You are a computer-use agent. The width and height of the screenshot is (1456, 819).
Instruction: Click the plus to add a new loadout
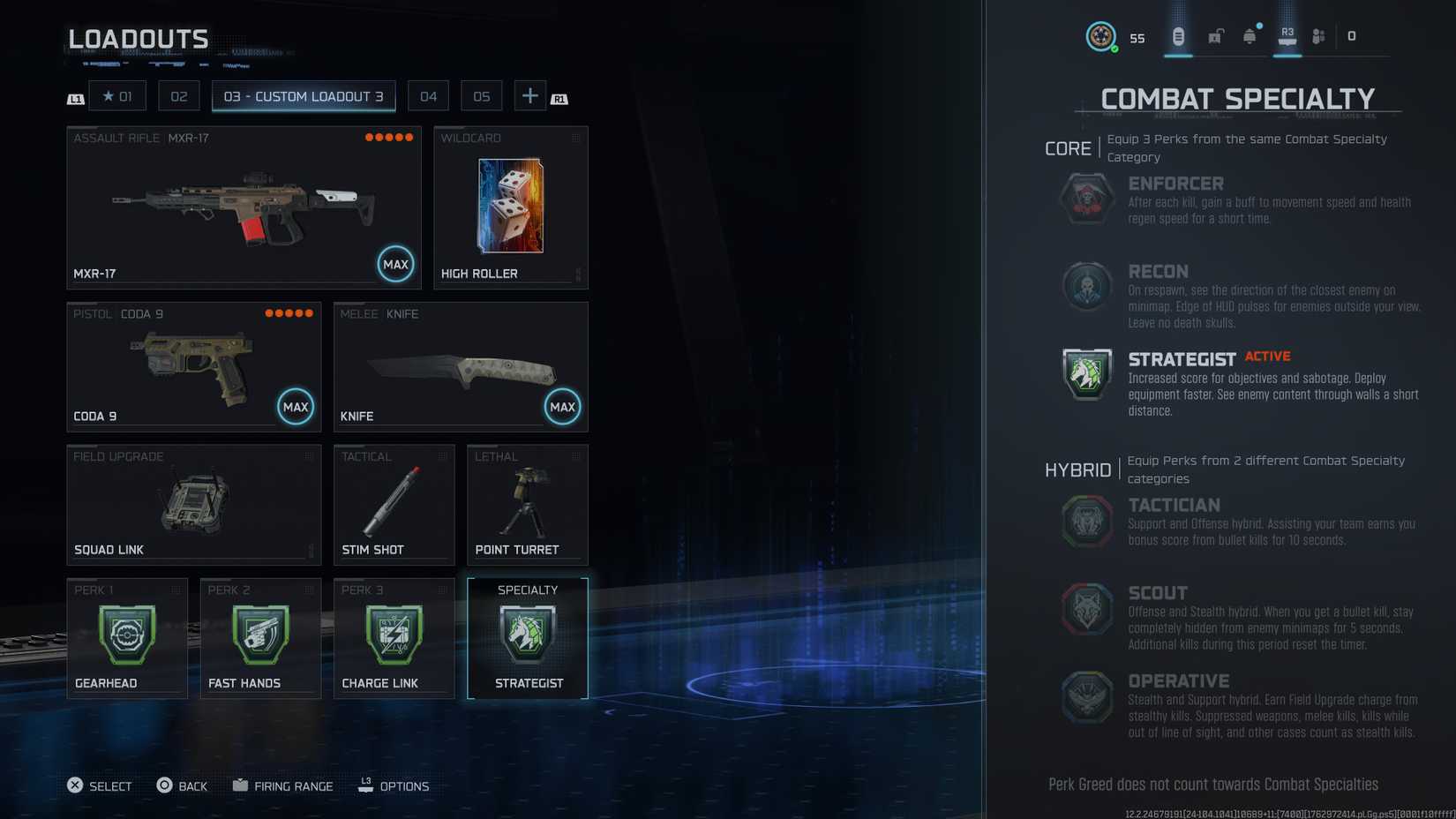click(x=529, y=95)
